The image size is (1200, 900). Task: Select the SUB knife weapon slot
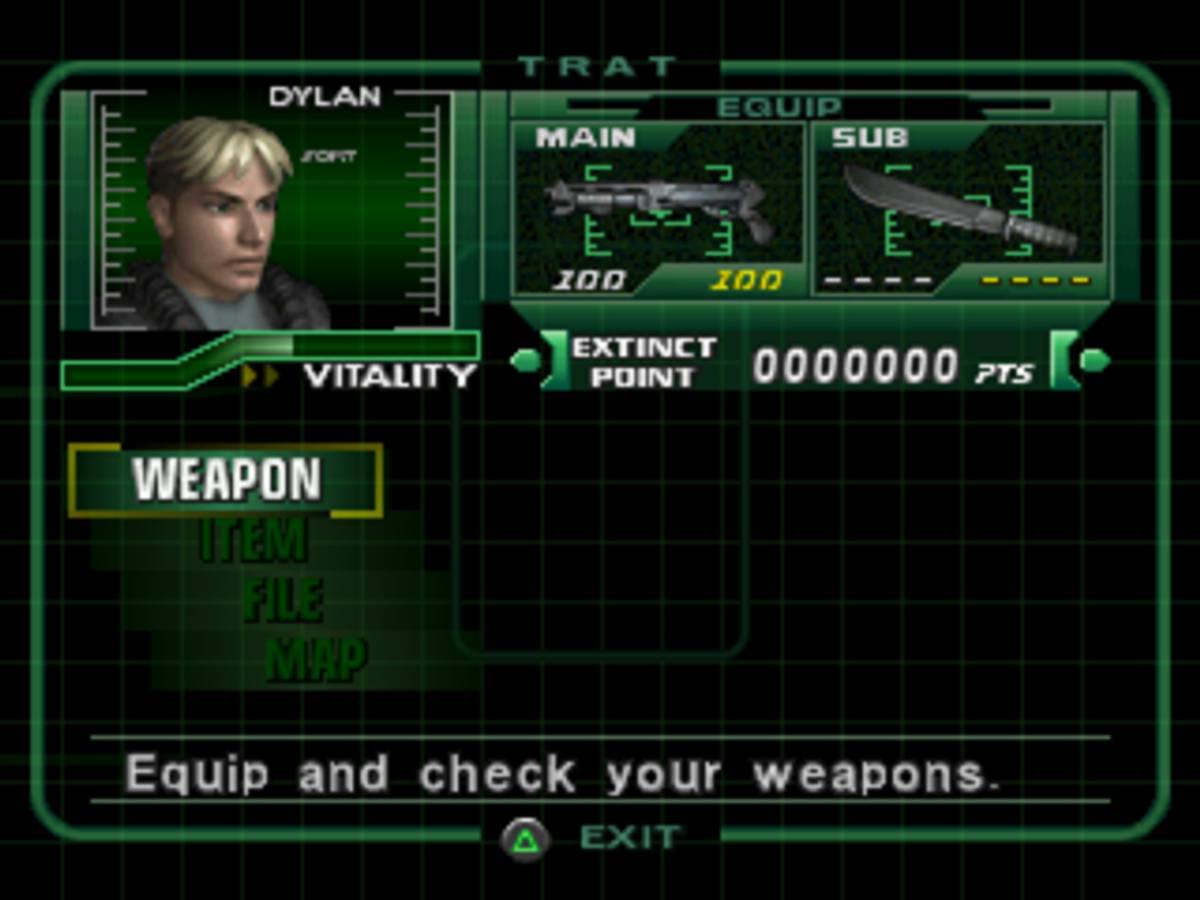959,210
